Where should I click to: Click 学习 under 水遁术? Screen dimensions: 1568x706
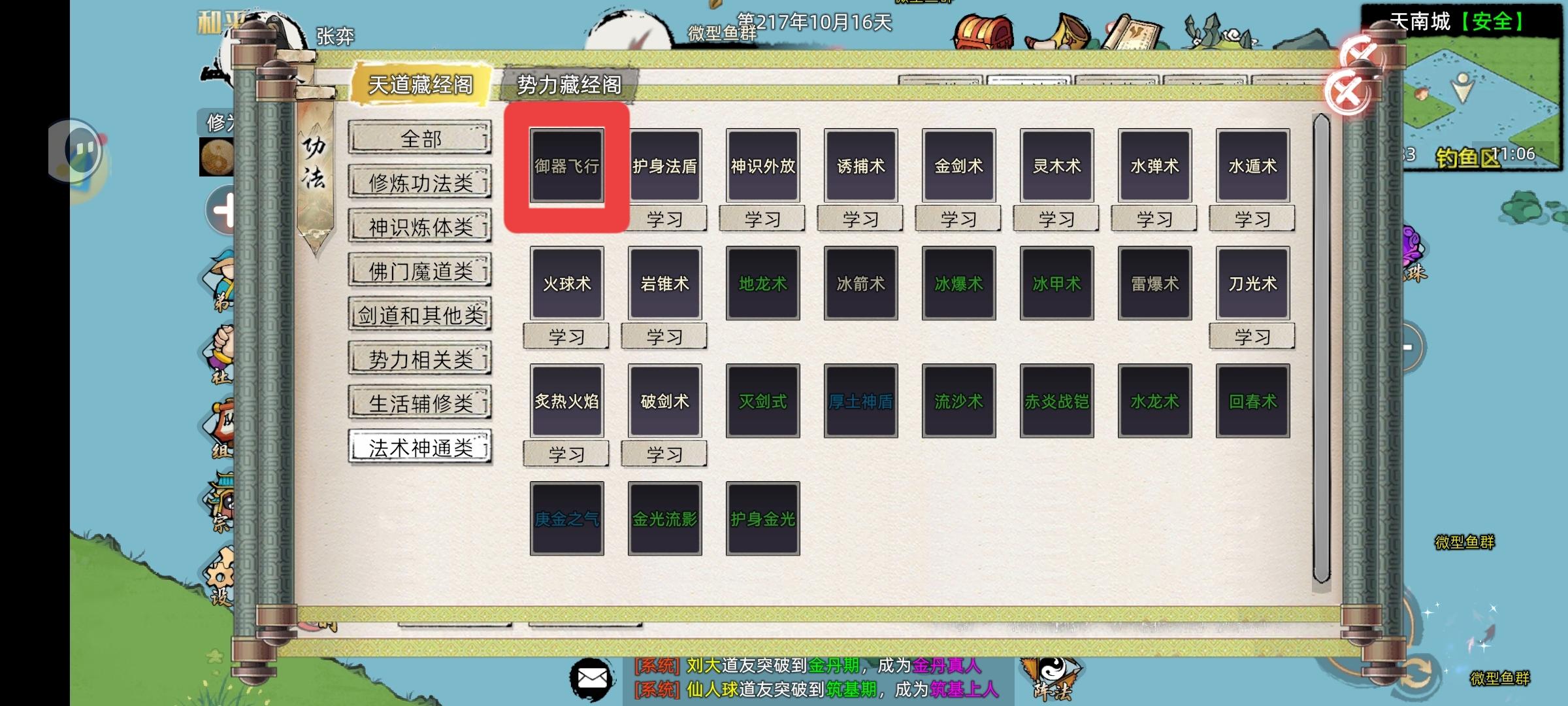1252,219
